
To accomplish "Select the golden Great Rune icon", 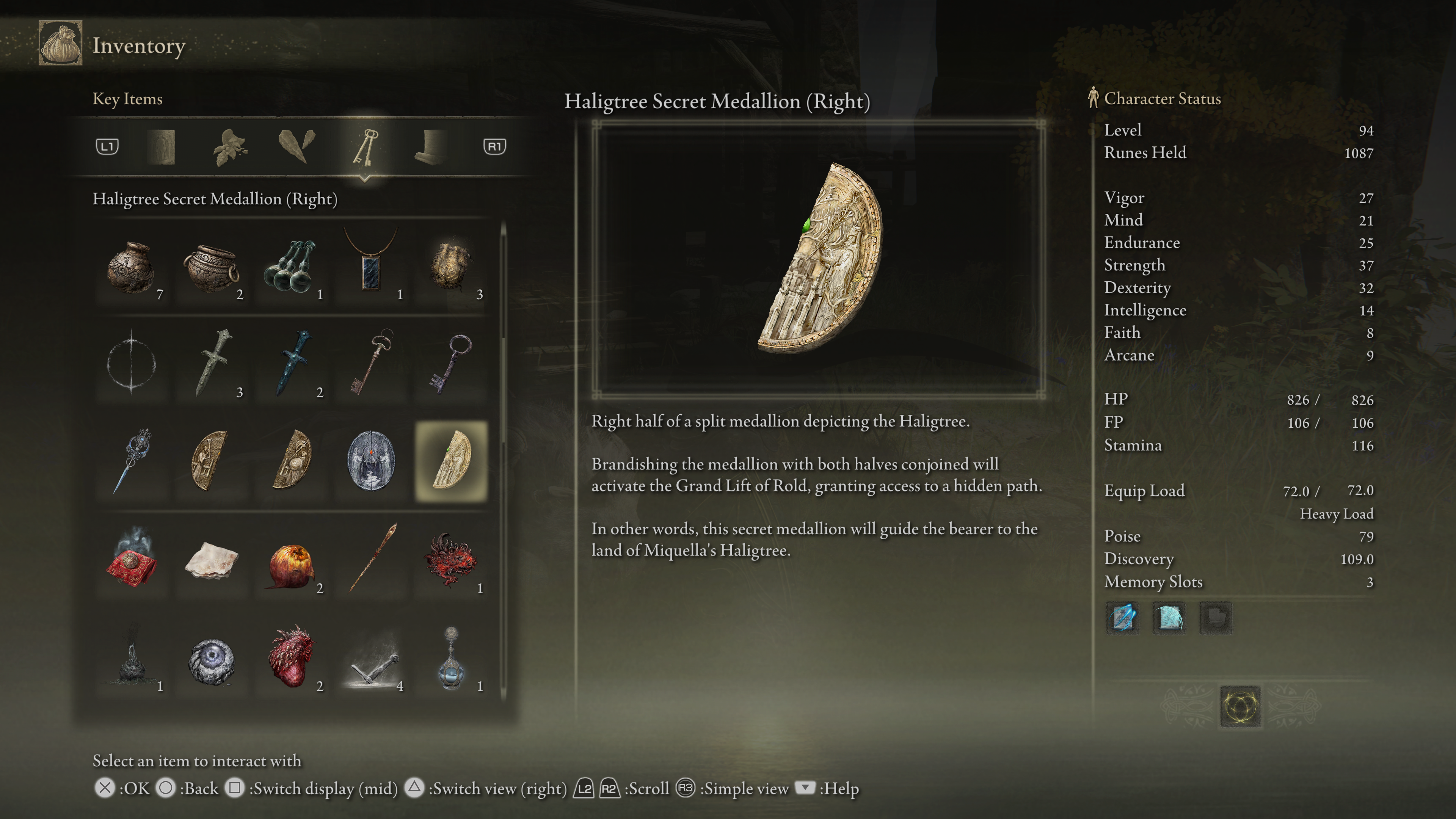I will pos(1240,706).
